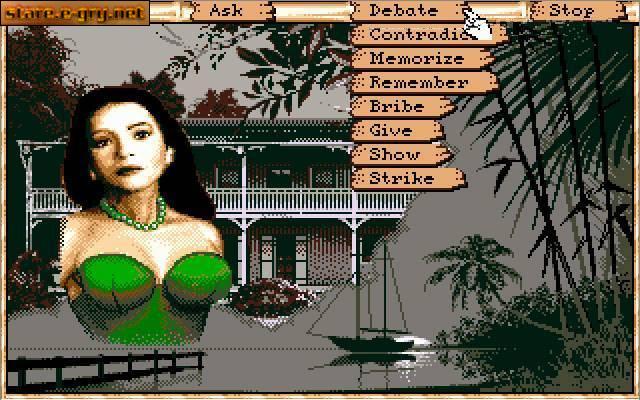The height and width of the screenshot is (400, 640).
Task: Select Memorize from the action list
Action: click(415, 59)
